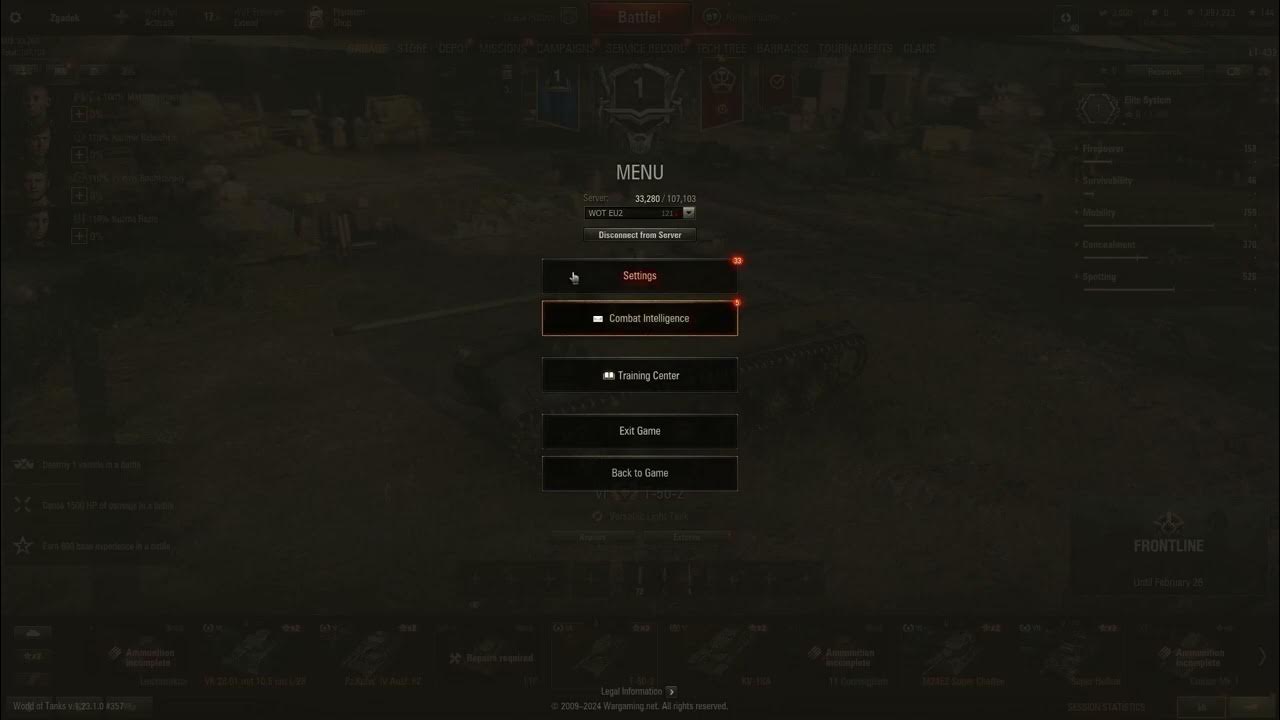Click the Disconnect from Server button
The height and width of the screenshot is (720, 1280).
click(x=639, y=234)
